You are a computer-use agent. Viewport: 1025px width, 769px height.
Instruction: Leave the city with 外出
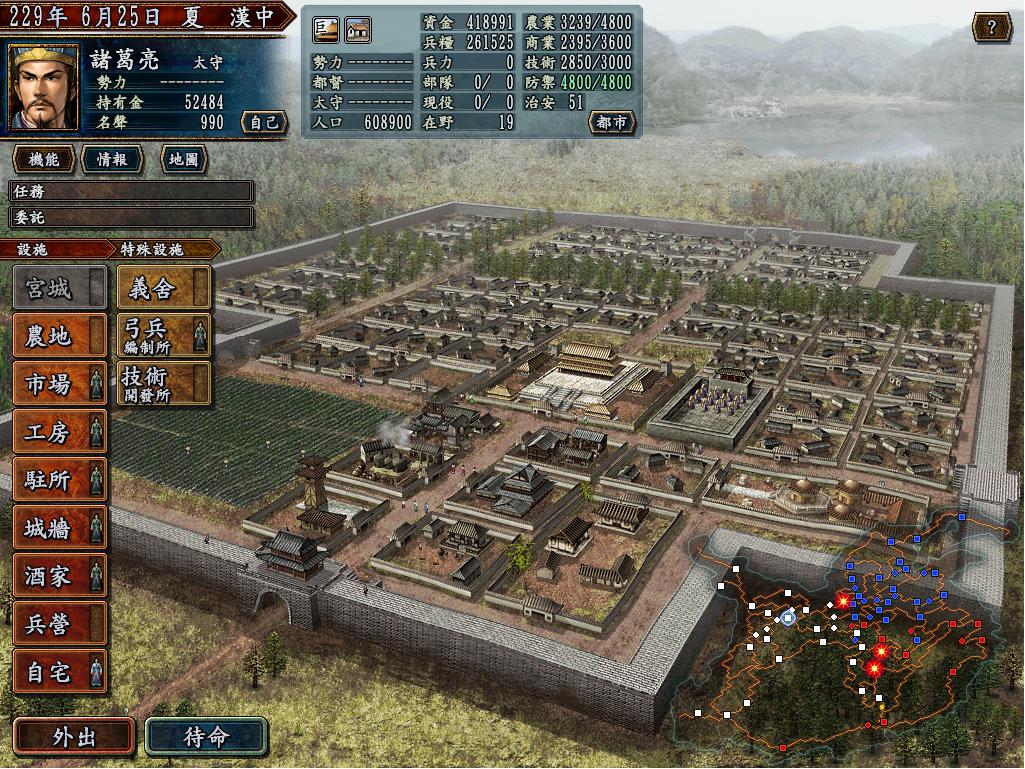click(74, 738)
